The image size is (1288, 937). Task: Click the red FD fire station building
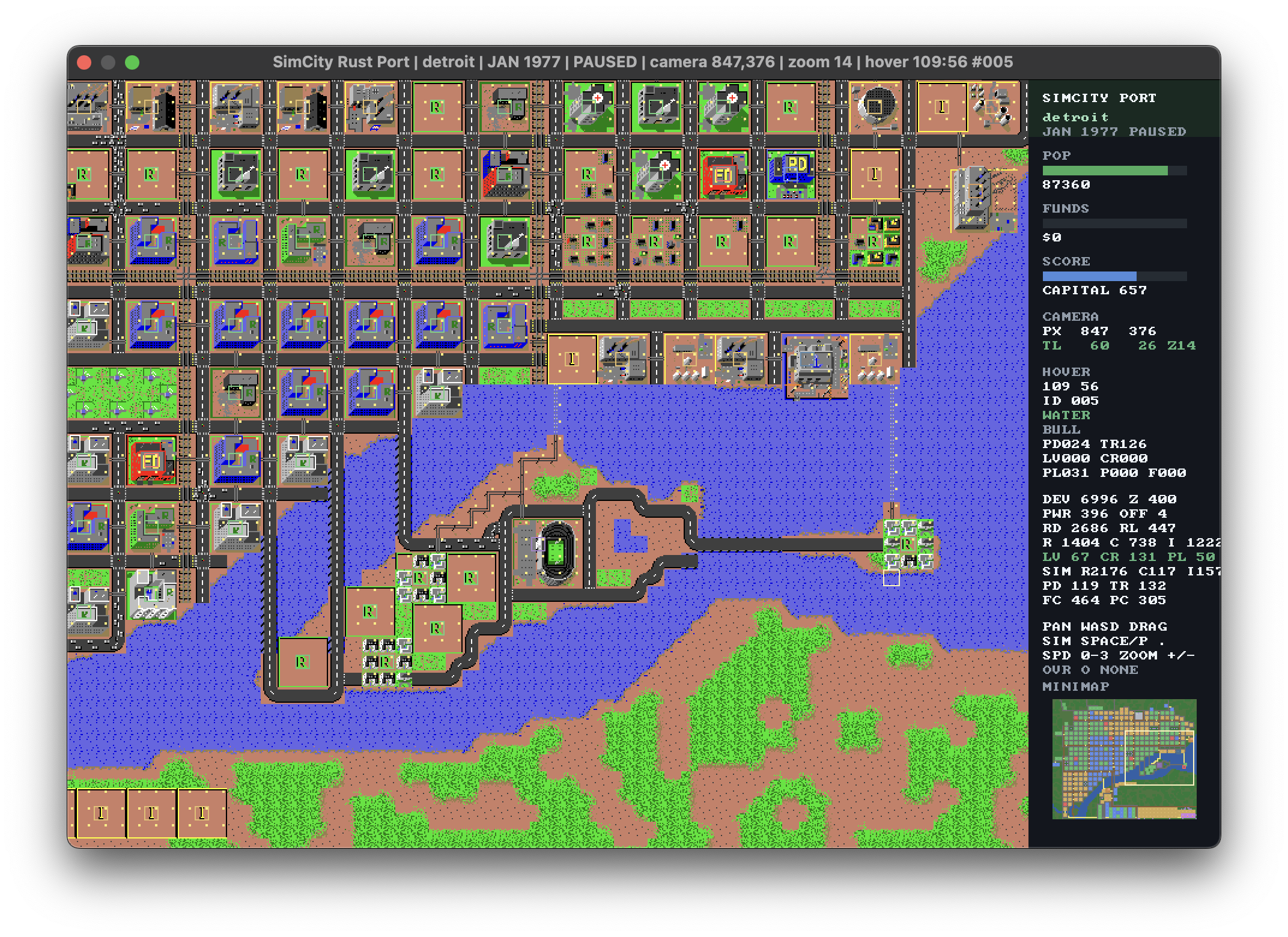(x=724, y=174)
